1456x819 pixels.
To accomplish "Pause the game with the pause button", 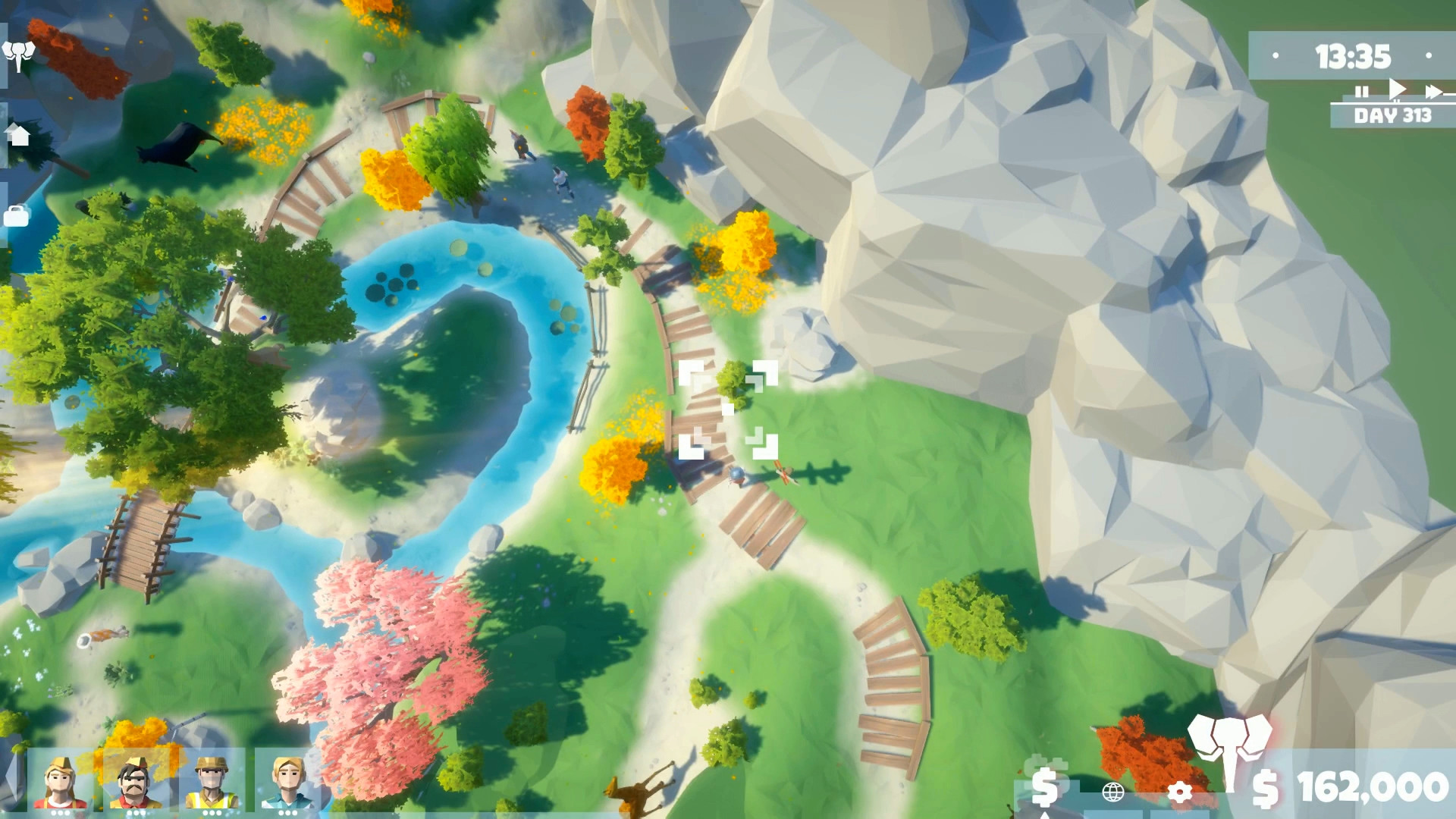I will pos(1362,91).
